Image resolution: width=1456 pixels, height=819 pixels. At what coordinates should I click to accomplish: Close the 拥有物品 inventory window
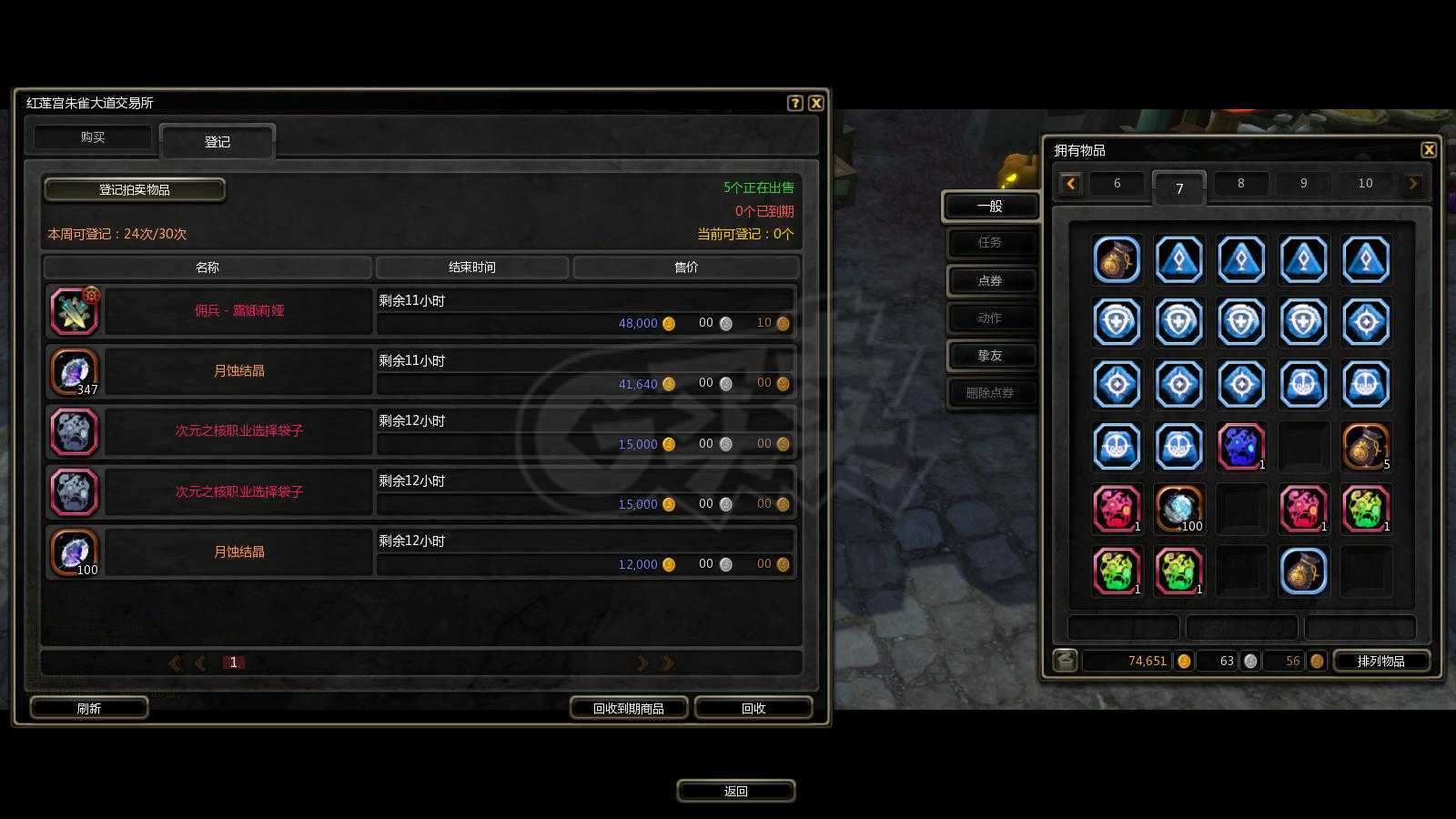(1428, 149)
